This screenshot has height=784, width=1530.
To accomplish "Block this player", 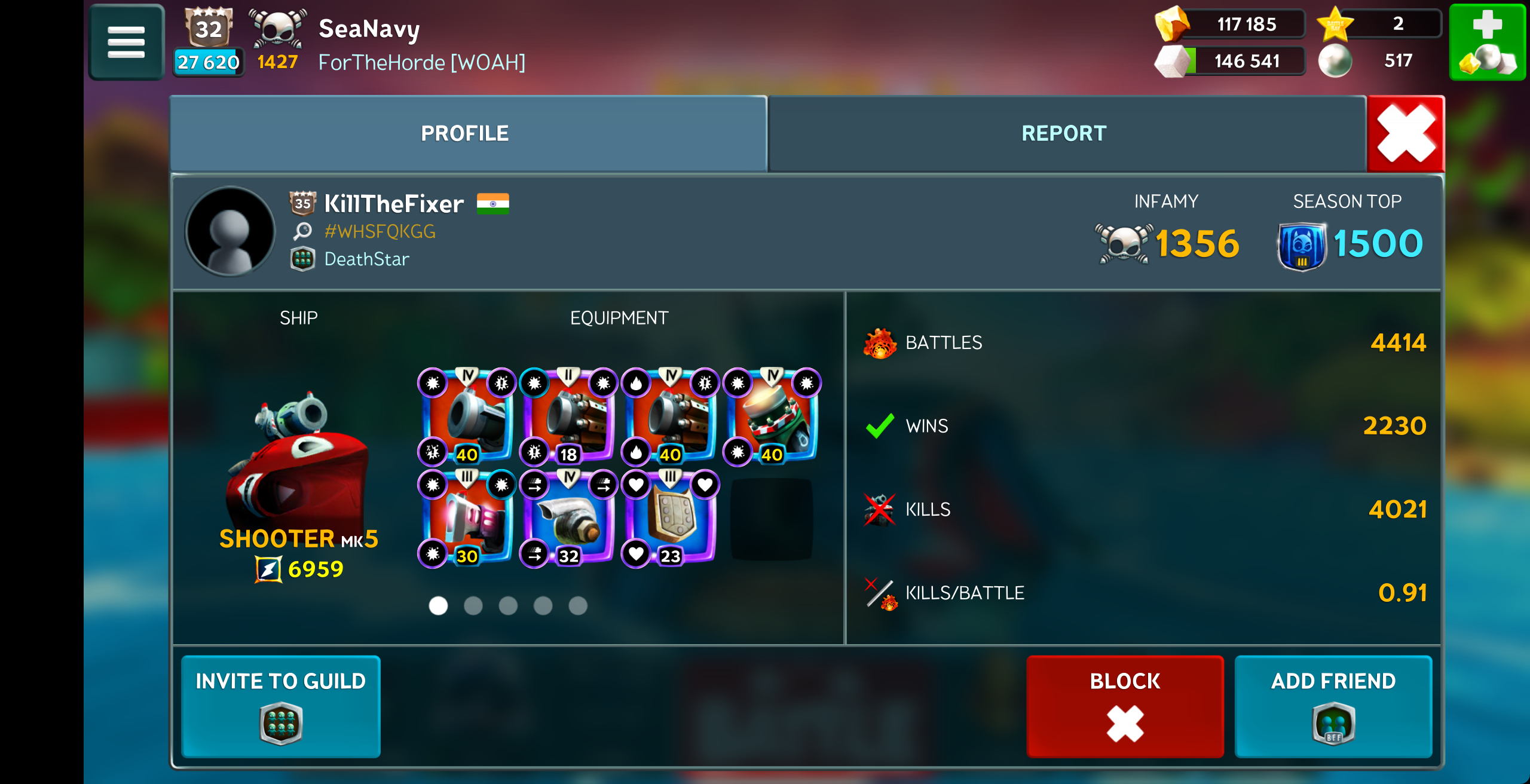I will click(1125, 706).
